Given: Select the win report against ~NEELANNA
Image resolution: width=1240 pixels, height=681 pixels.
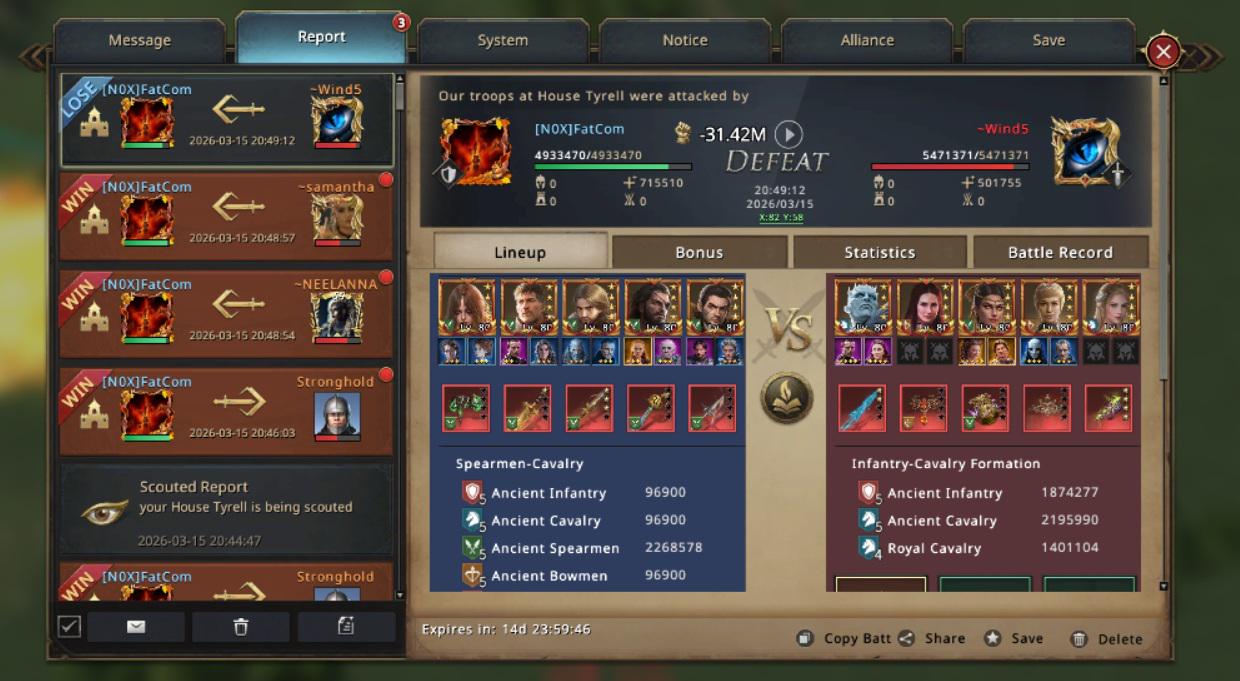Looking at the screenshot, I should pos(226,313).
